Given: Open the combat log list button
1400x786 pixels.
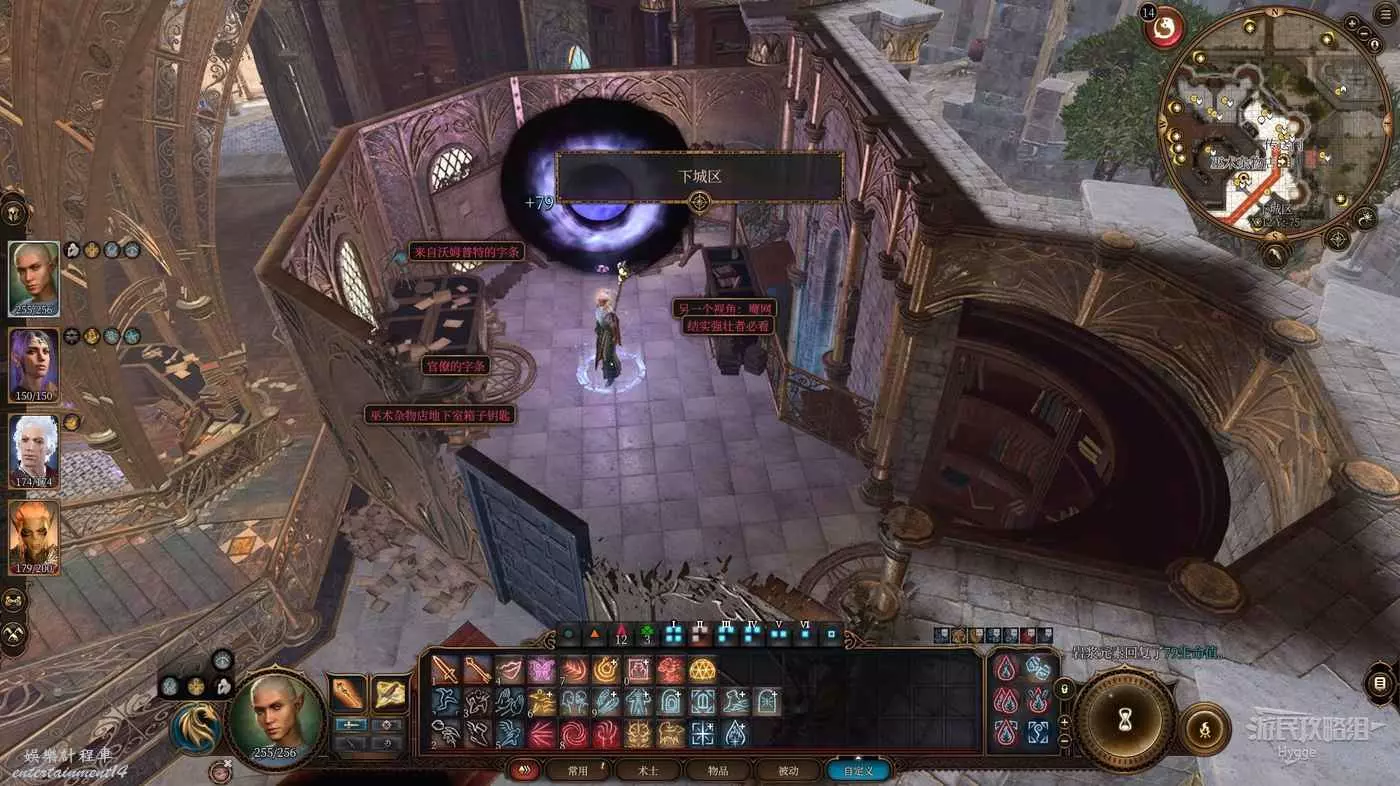Looking at the screenshot, I should tap(1380, 684).
